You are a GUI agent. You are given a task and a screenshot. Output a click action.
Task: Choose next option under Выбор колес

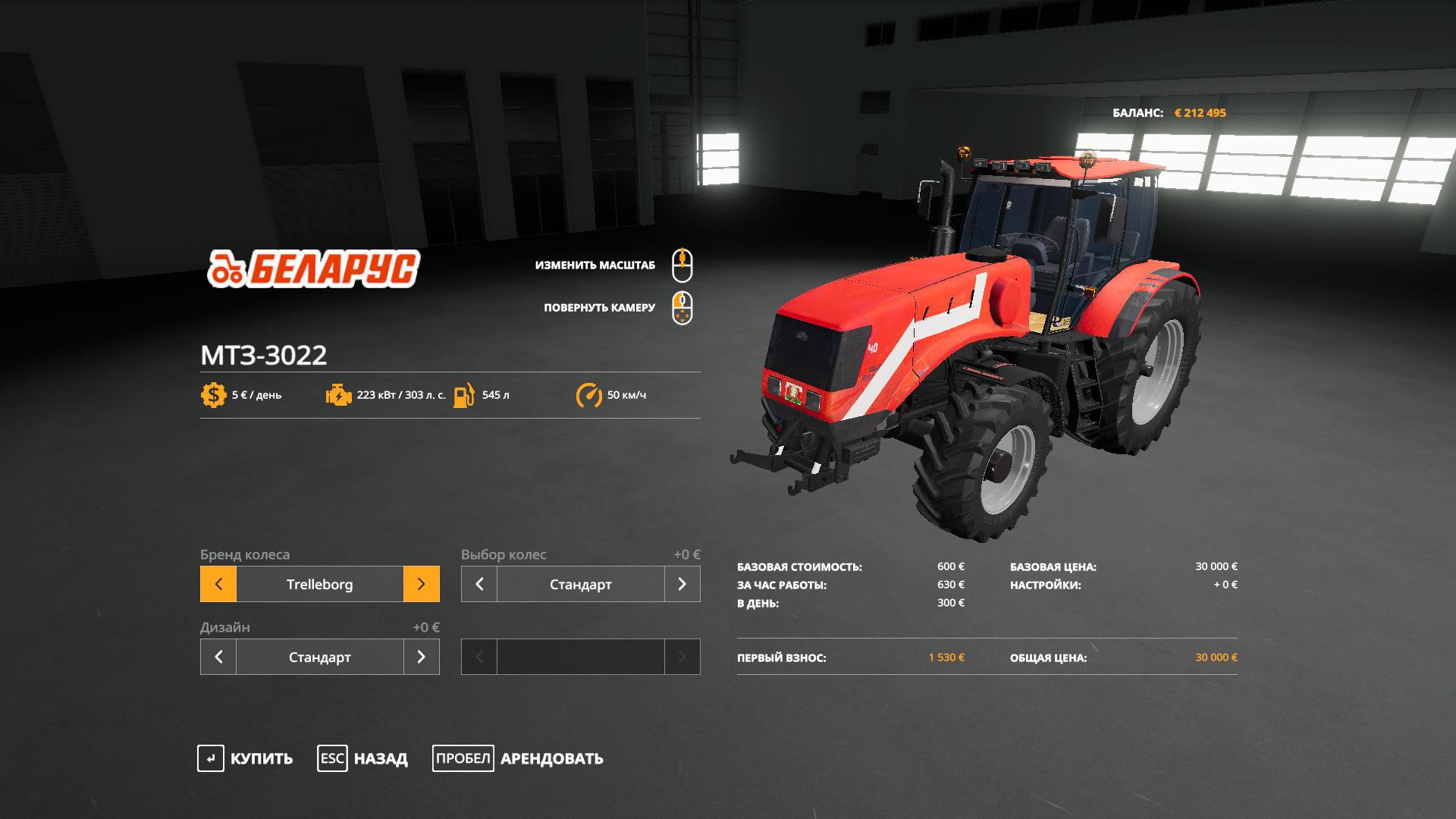click(682, 584)
